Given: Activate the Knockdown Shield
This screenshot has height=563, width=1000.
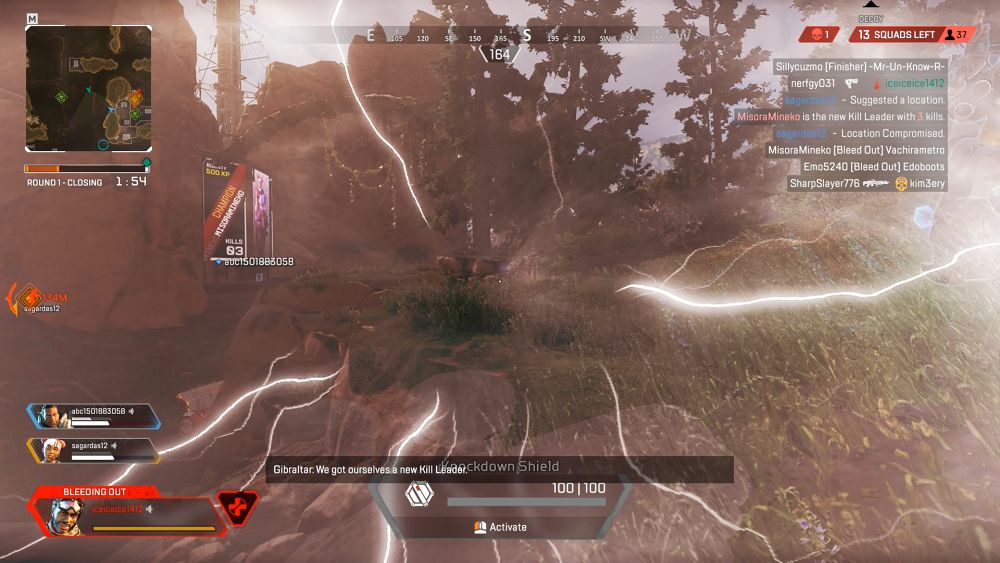Looking at the screenshot, I should point(501,527).
